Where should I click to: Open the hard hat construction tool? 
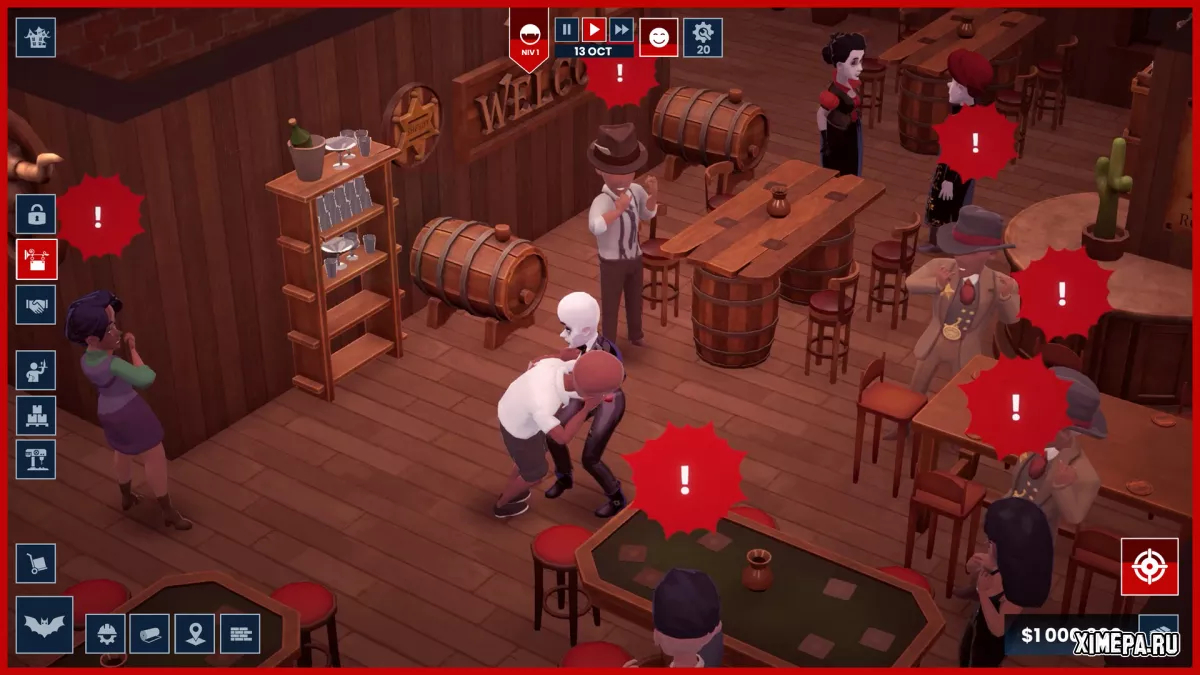coord(105,633)
